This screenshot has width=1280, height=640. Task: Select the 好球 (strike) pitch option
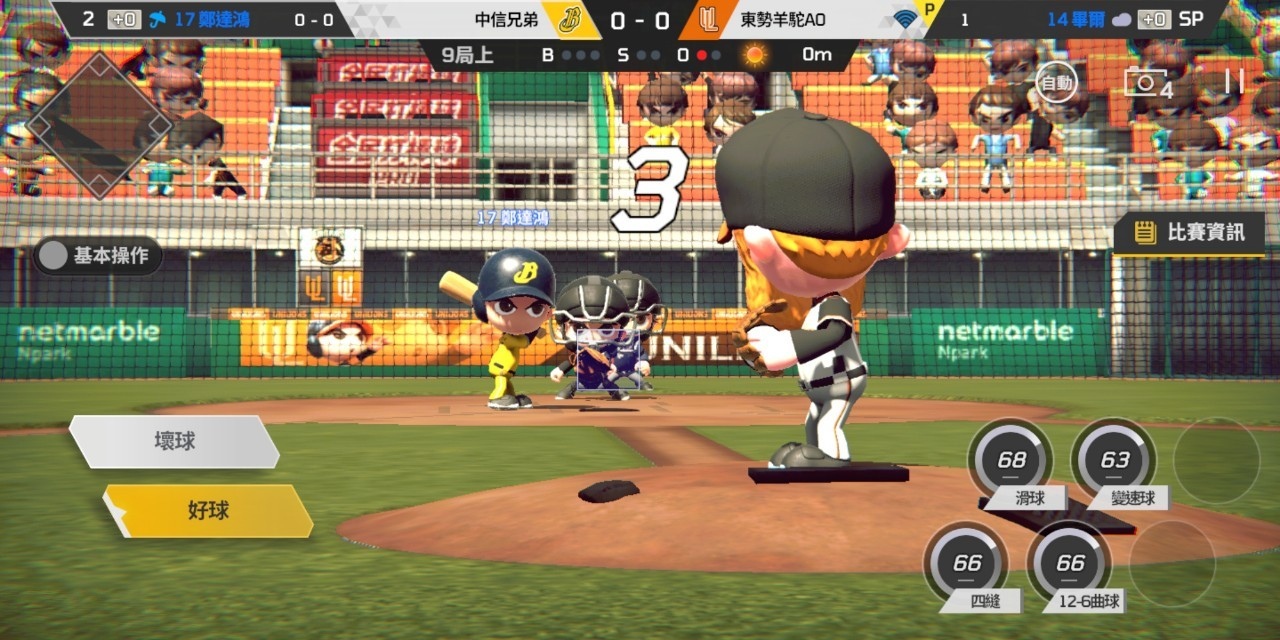point(209,511)
